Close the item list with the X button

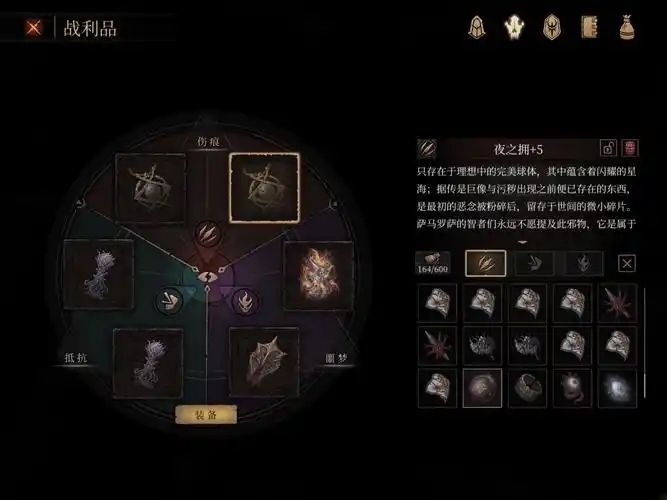(627, 263)
